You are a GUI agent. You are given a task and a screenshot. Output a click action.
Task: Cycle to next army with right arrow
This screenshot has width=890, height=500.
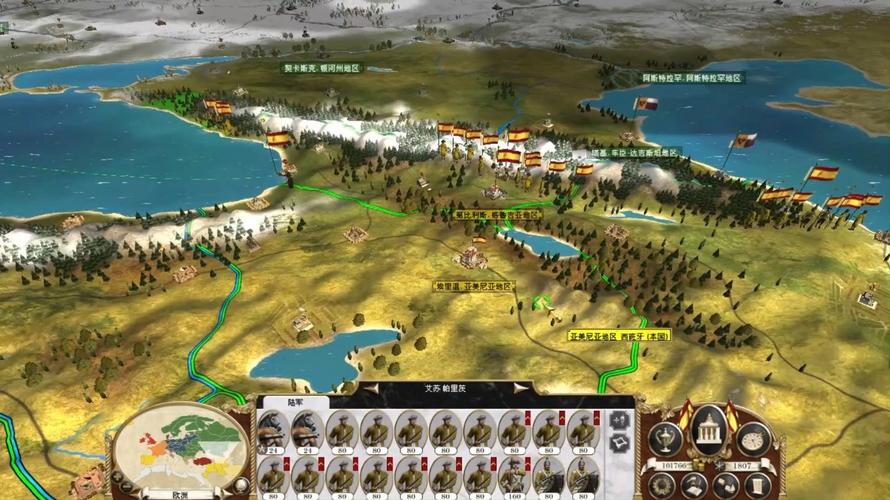[519, 388]
